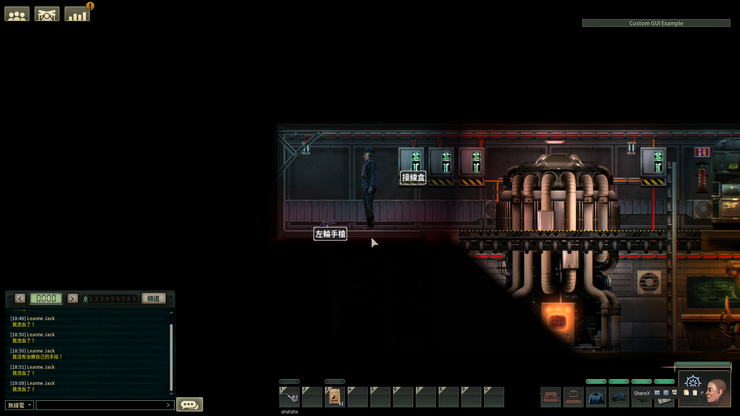The height and width of the screenshot is (416, 740).
Task: Select the hat equipment slot
Action: (619, 397)
